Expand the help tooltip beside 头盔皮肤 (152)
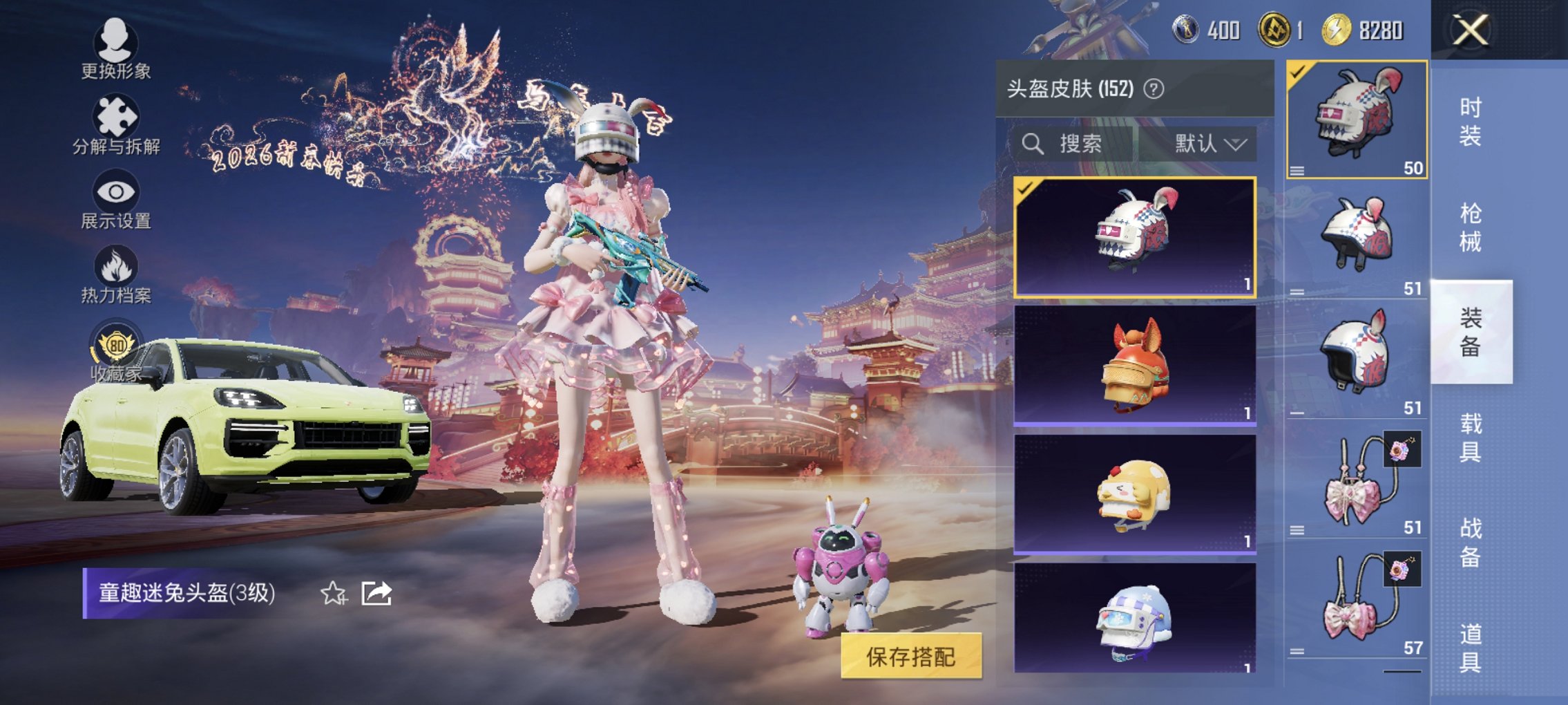 (1154, 91)
